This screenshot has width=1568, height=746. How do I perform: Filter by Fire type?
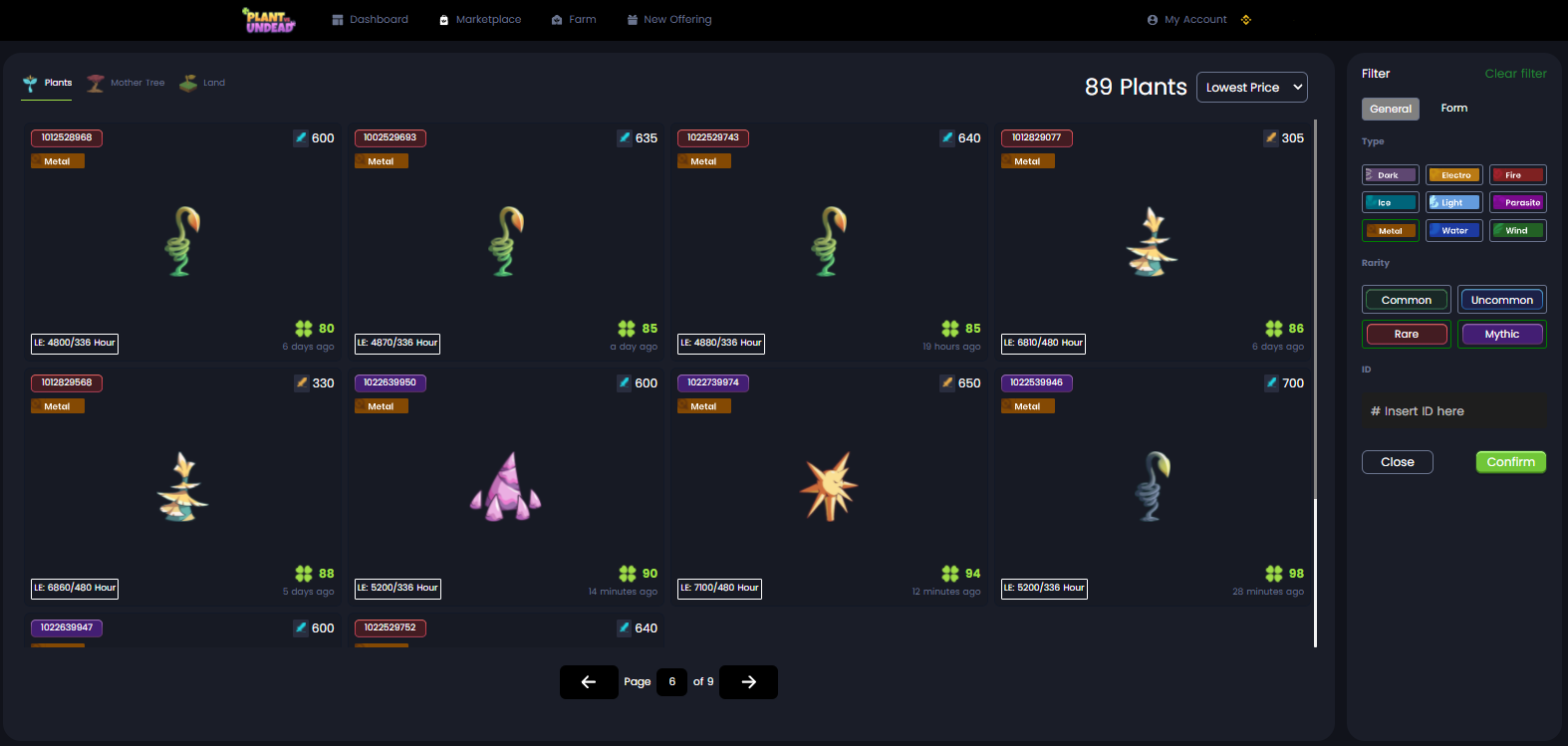(1517, 175)
